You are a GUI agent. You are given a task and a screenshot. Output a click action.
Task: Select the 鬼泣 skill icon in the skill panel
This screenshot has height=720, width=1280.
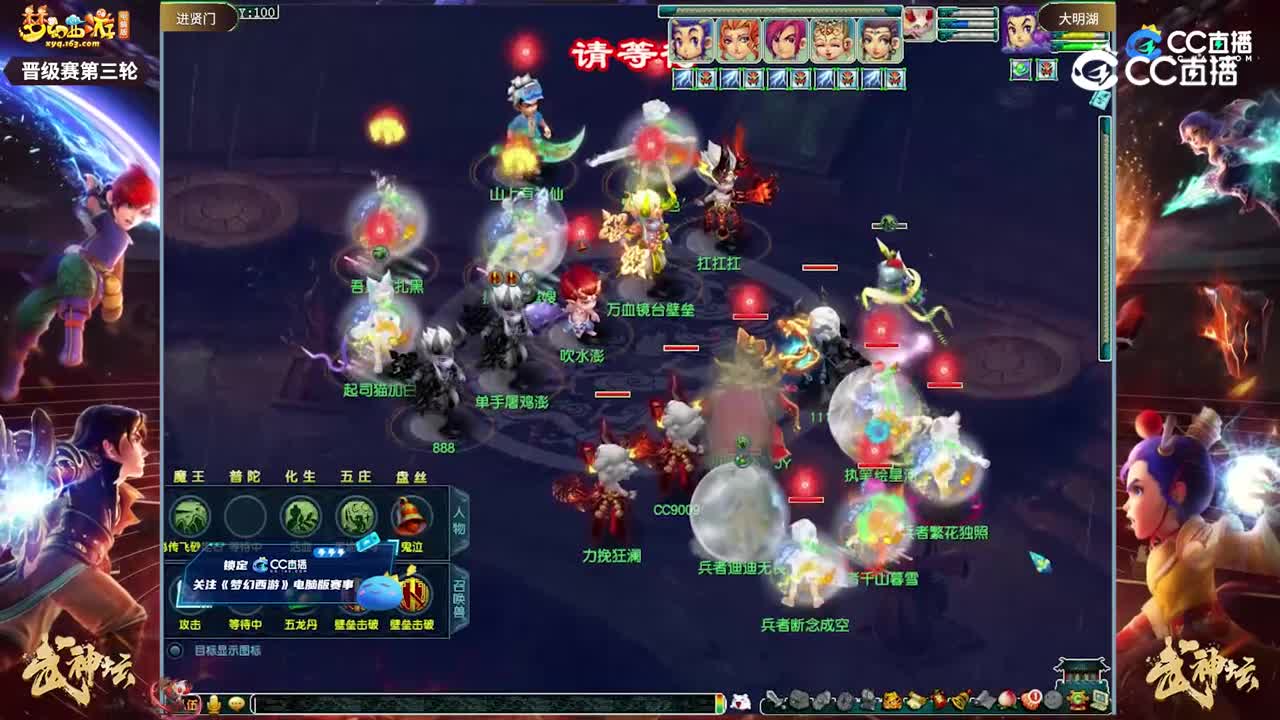[x=411, y=517]
